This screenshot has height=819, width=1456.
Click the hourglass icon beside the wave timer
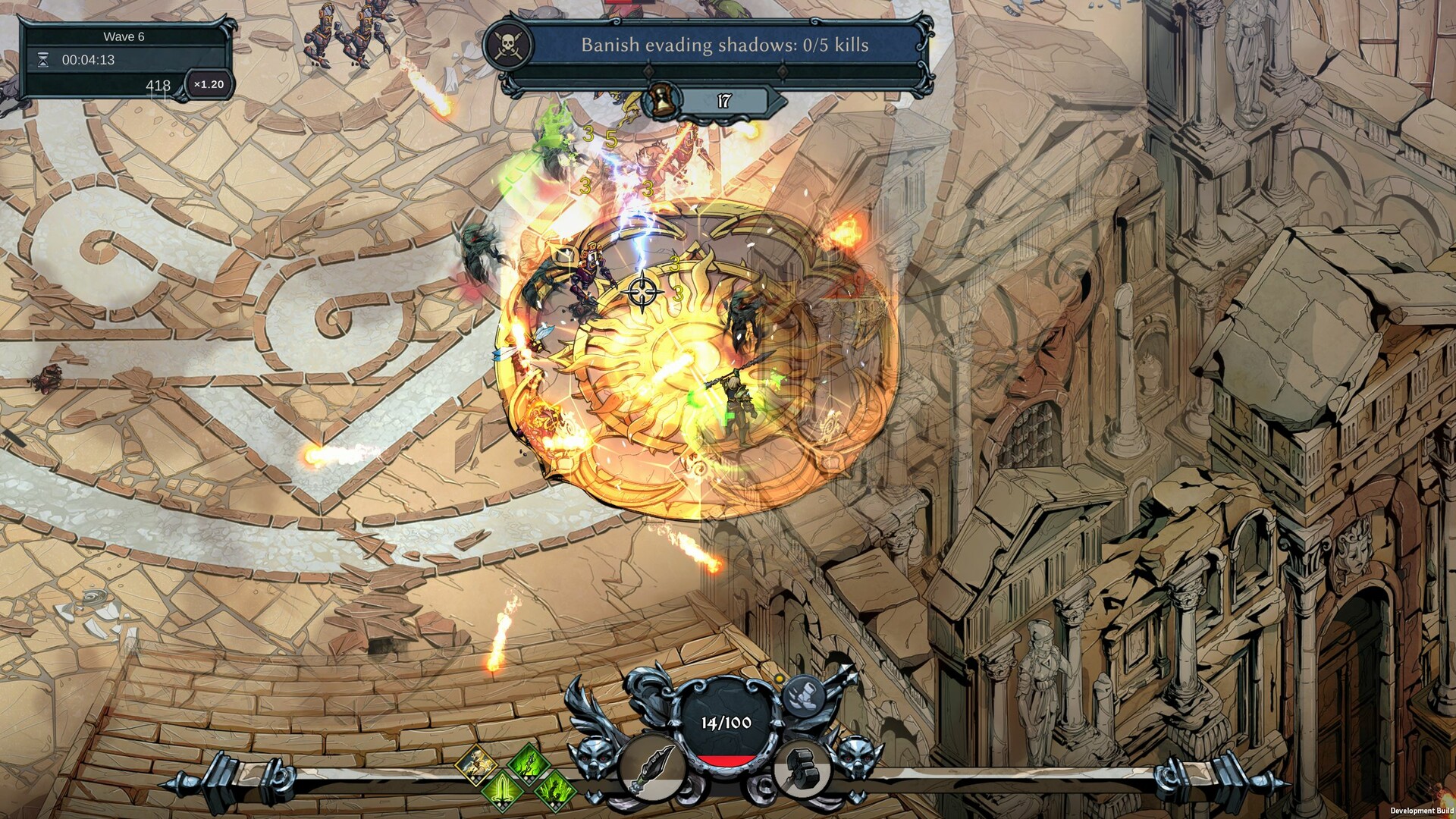42,61
